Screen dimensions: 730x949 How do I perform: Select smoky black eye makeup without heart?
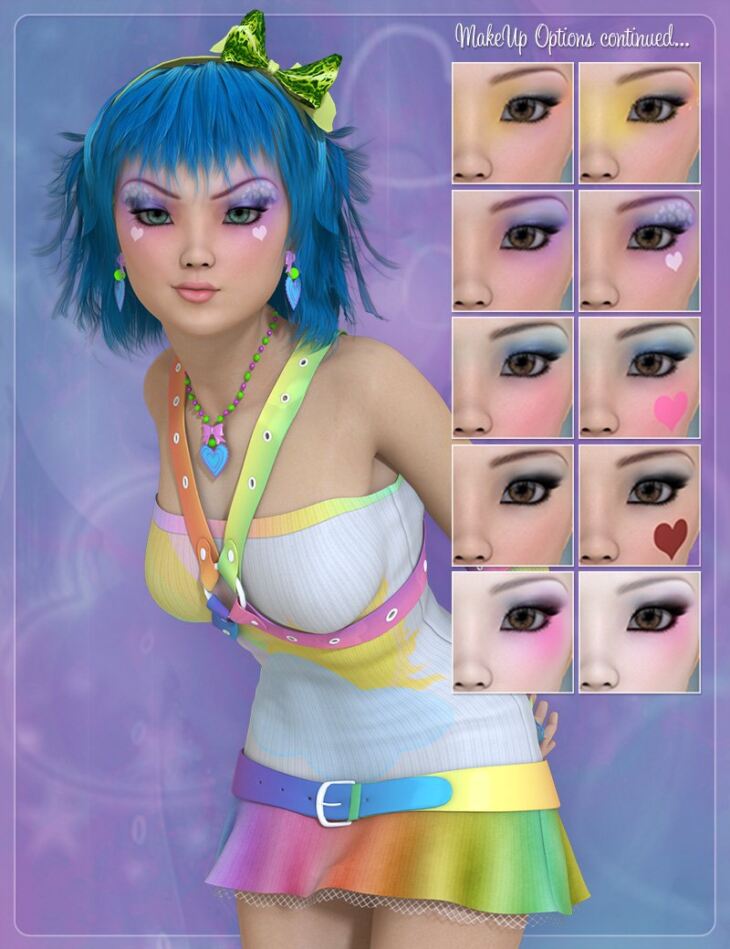(x=512, y=505)
